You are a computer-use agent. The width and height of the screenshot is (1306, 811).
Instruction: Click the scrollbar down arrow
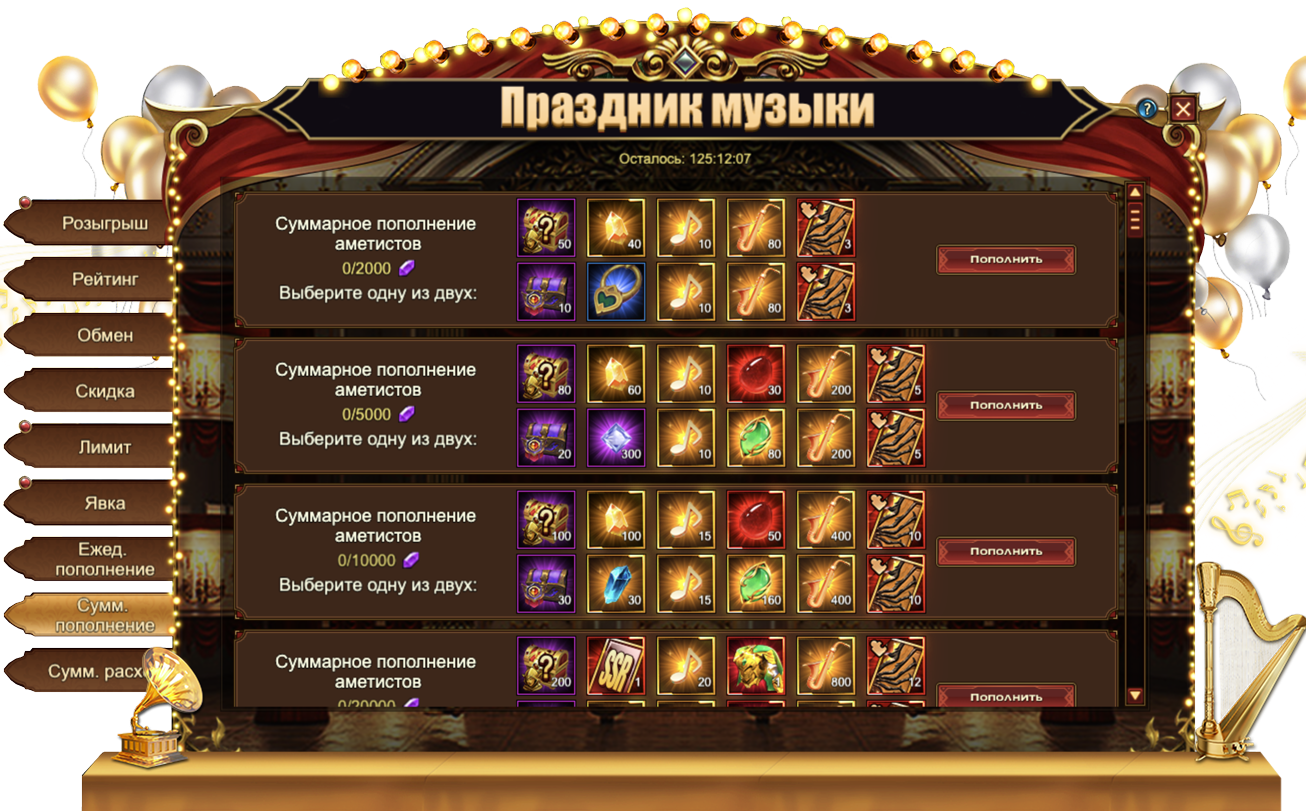click(1135, 695)
